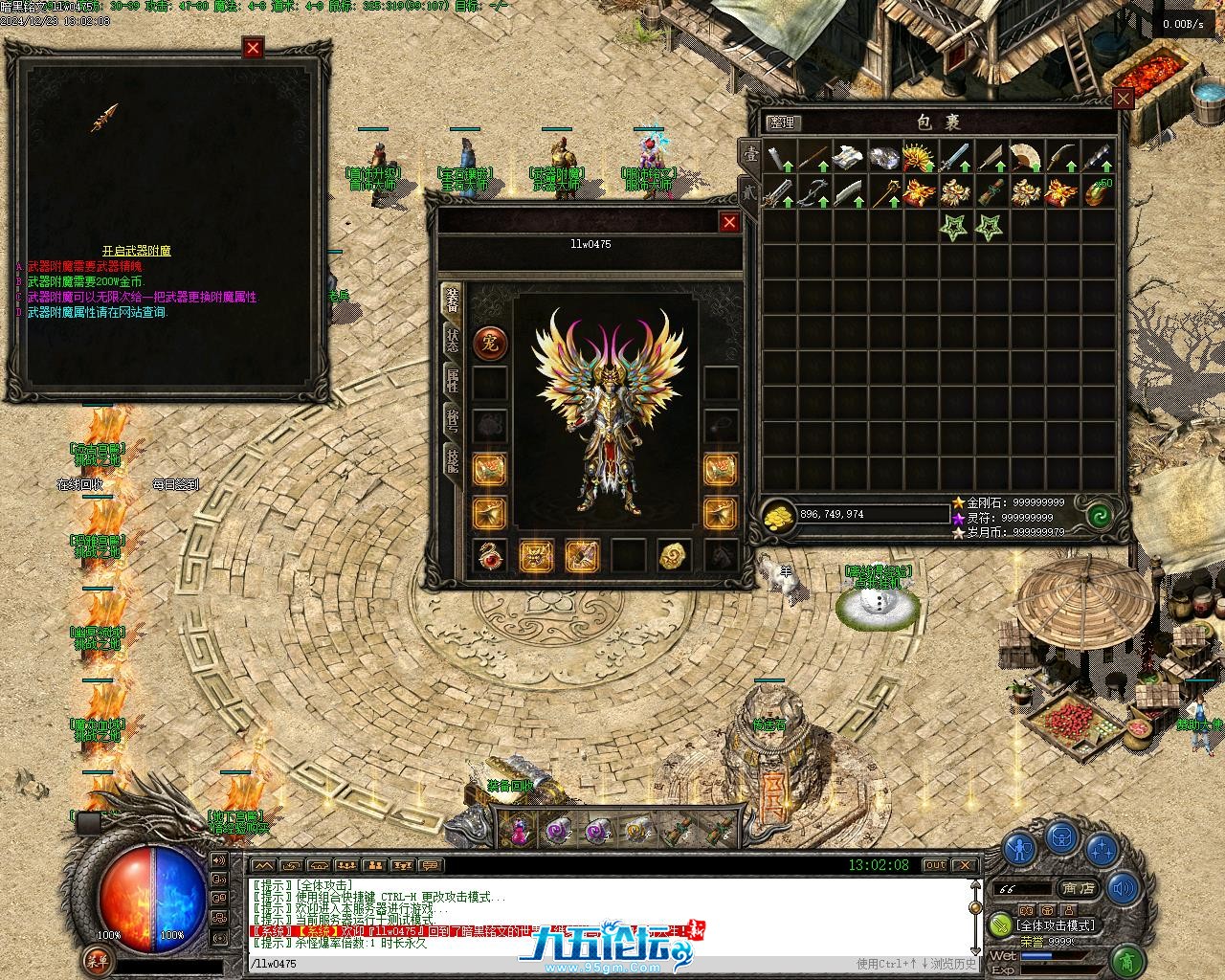The image size is (1225, 980).
Task: Select the blue sword inventory item
Action: click(x=955, y=157)
